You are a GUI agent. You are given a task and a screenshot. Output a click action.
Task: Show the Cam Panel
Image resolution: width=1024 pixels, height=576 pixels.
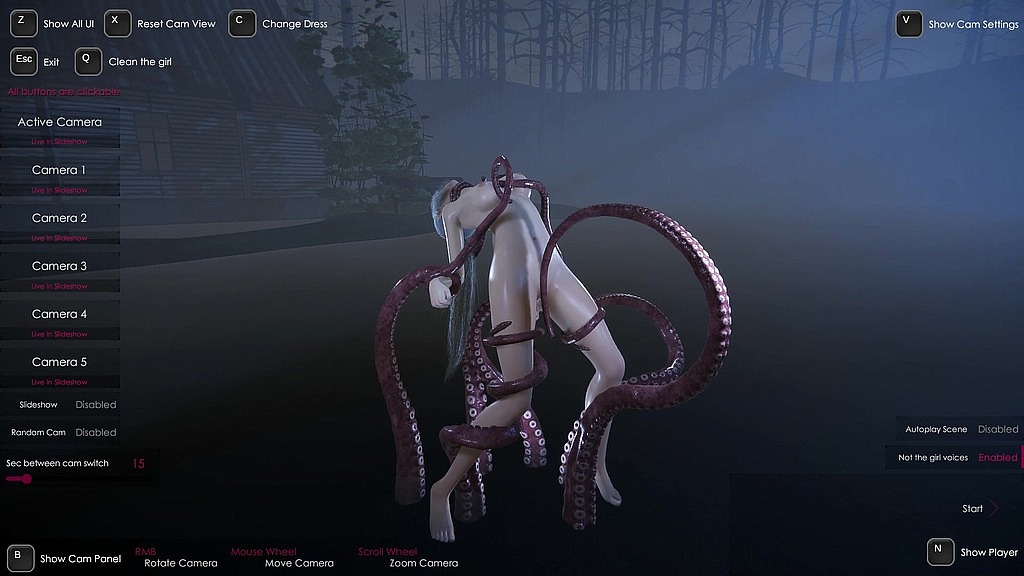(x=20, y=558)
